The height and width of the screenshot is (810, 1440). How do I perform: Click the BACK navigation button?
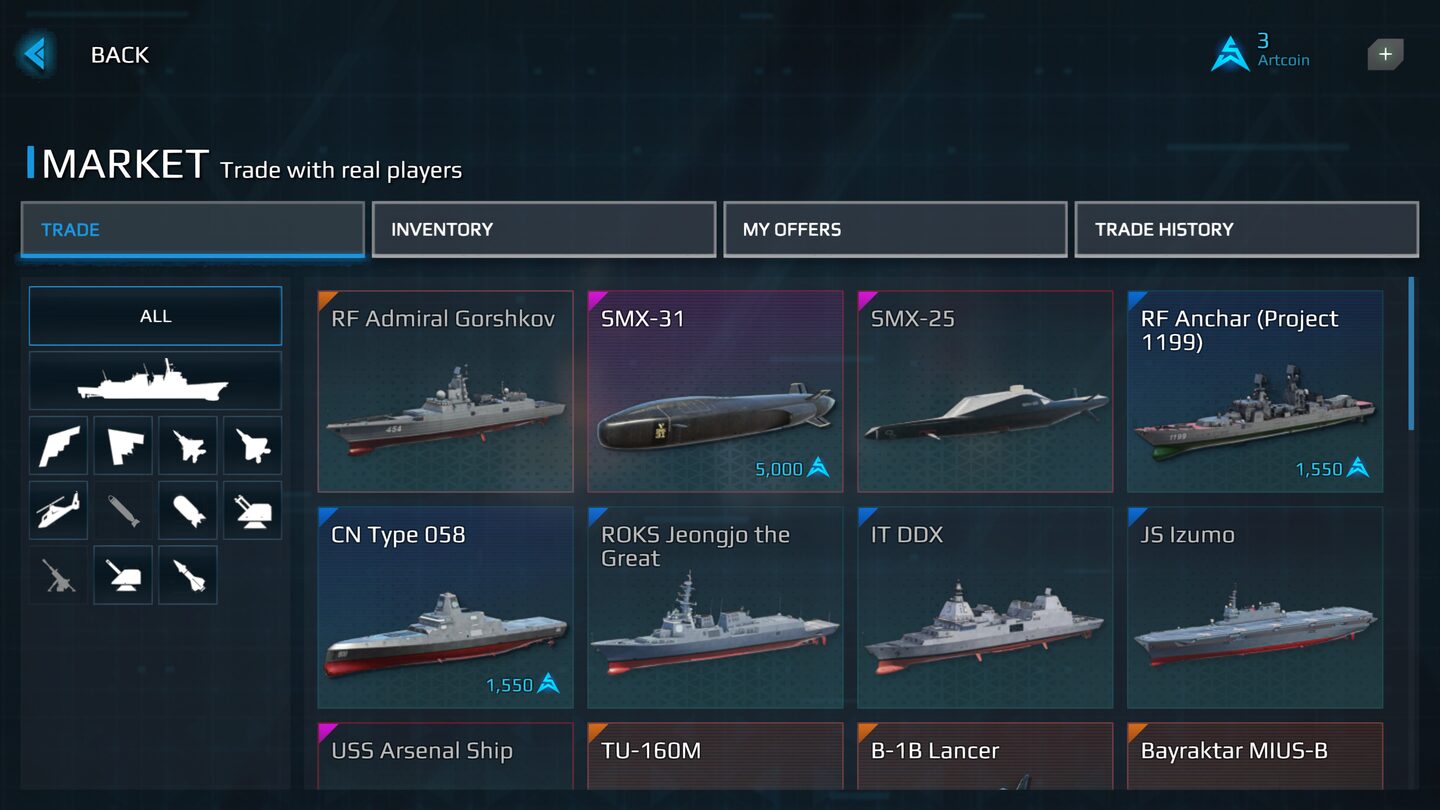tap(35, 54)
